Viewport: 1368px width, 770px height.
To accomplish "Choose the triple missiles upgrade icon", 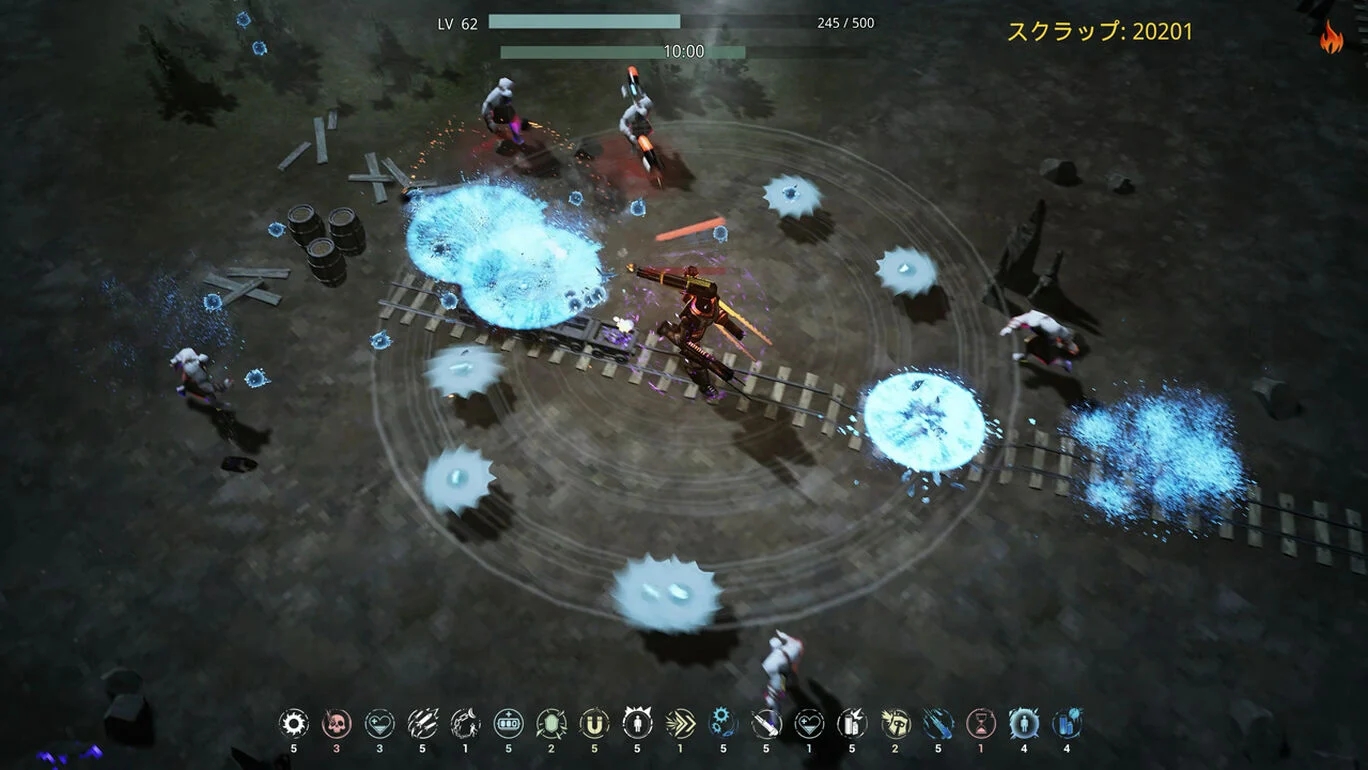I will click(x=422, y=723).
